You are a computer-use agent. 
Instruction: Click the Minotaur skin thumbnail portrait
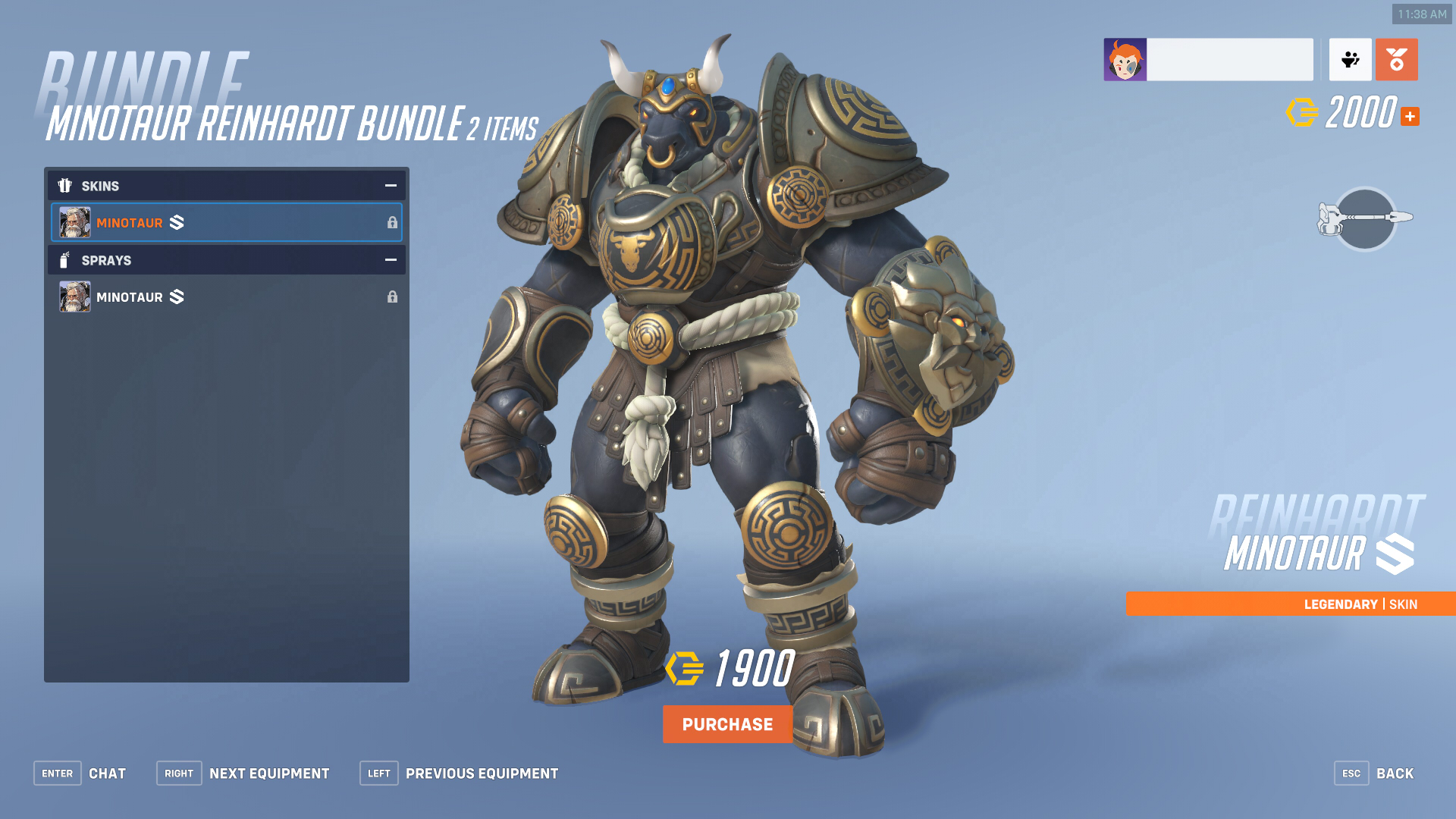pyautogui.click(x=74, y=222)
